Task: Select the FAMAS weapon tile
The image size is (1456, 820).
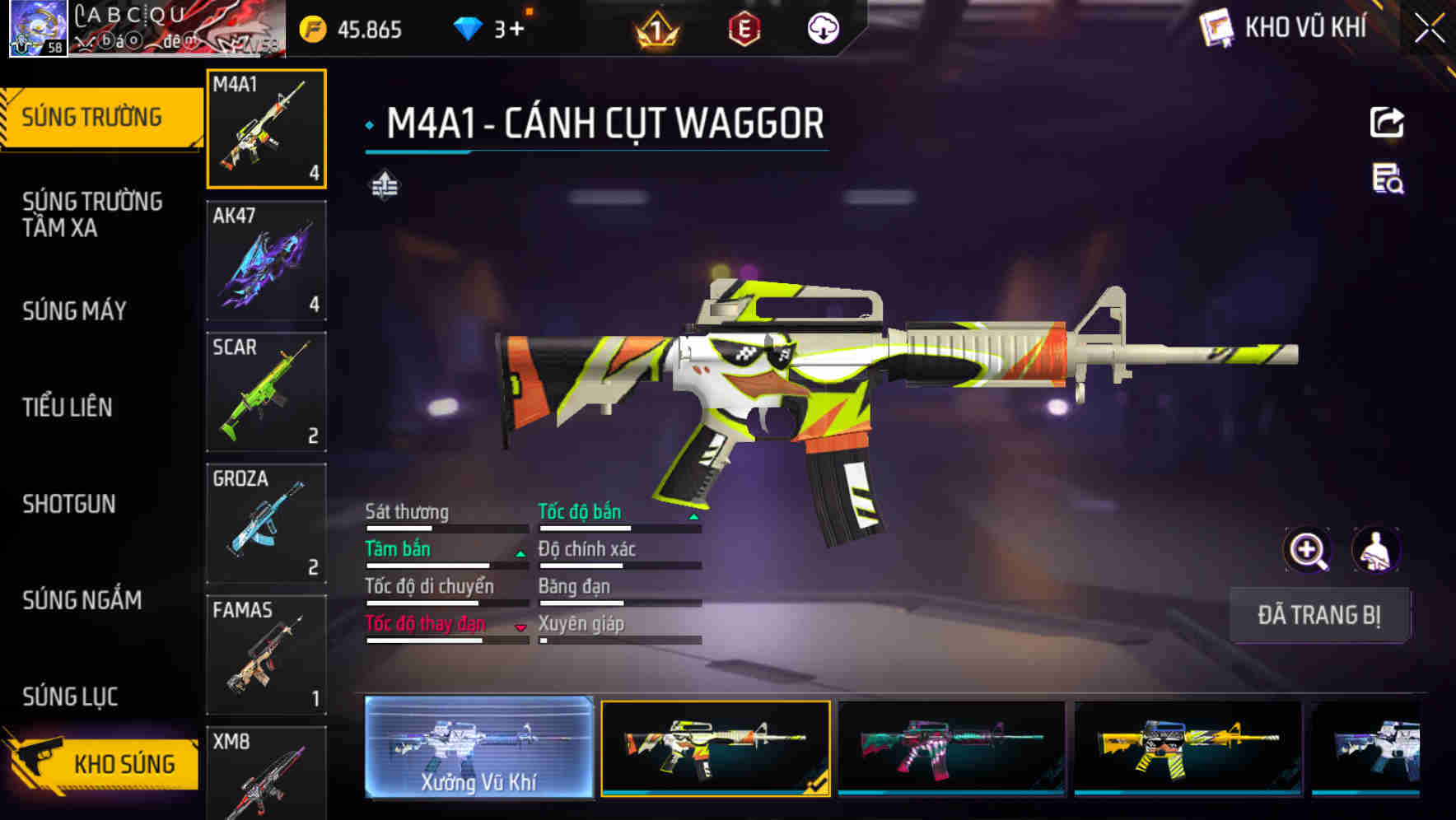Action: tap(266, 655)
